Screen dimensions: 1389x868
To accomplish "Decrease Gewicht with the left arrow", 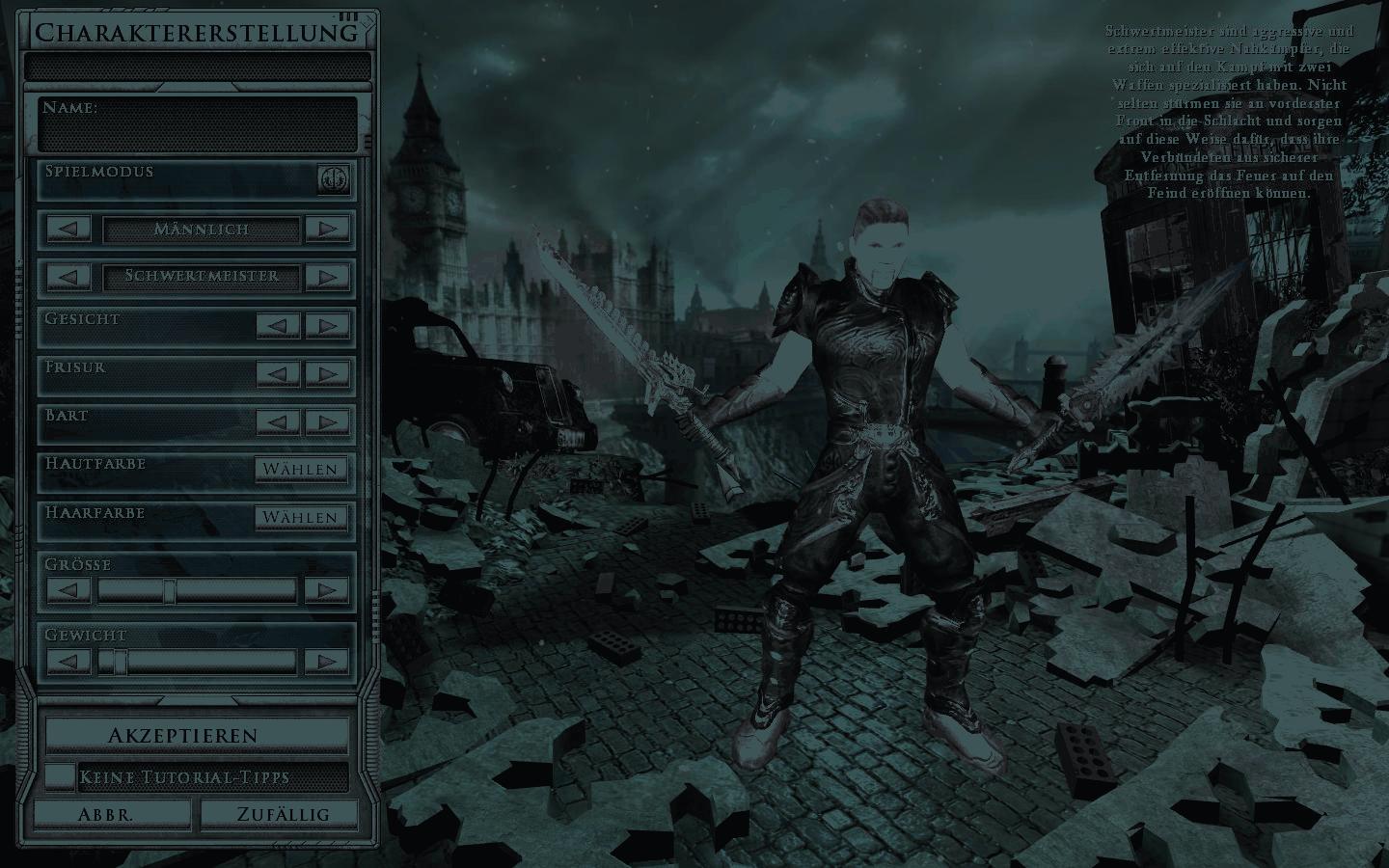I will [x=68, y=662].
